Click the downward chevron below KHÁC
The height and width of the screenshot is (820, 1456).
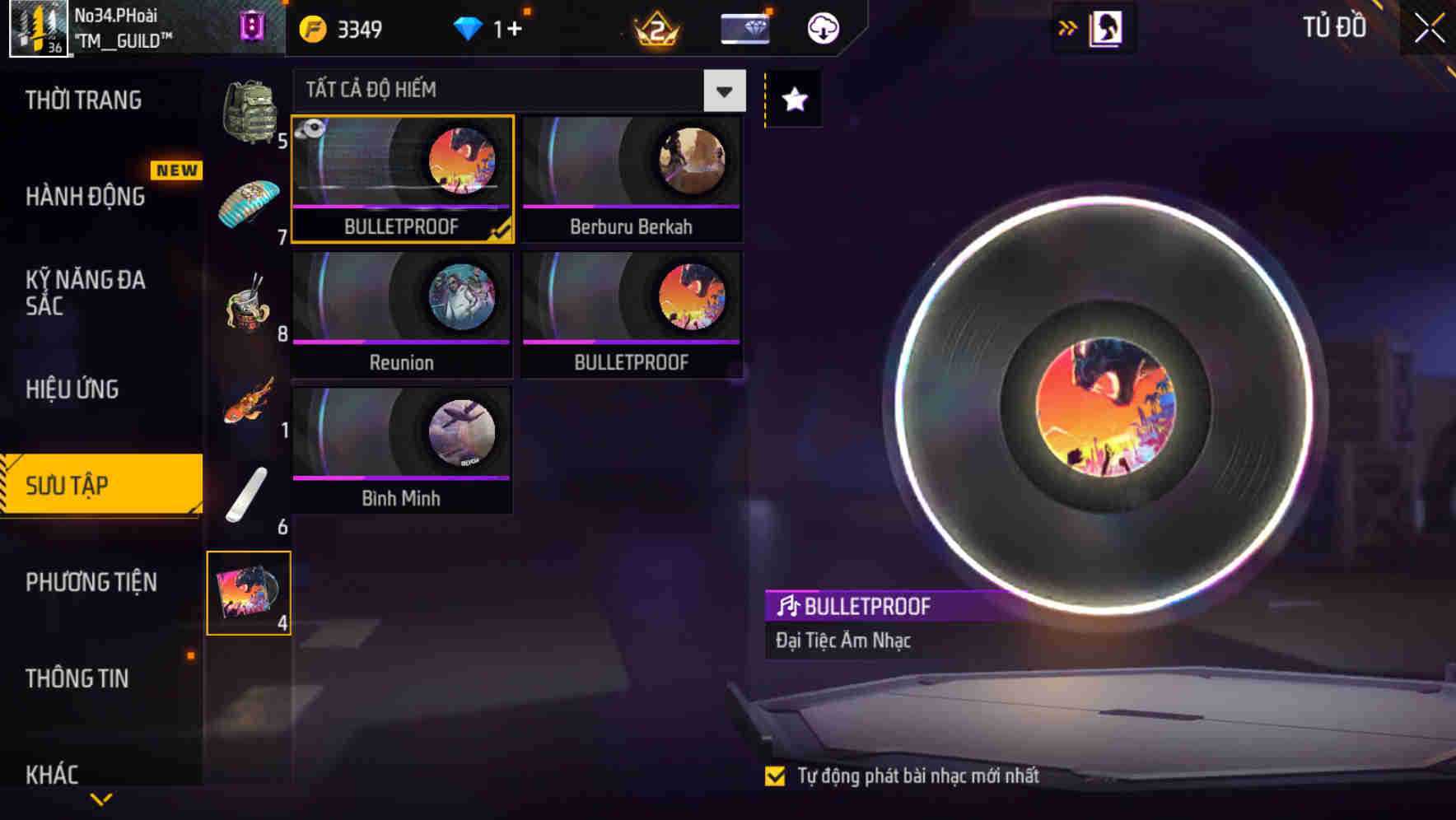(x=100, y=797)
